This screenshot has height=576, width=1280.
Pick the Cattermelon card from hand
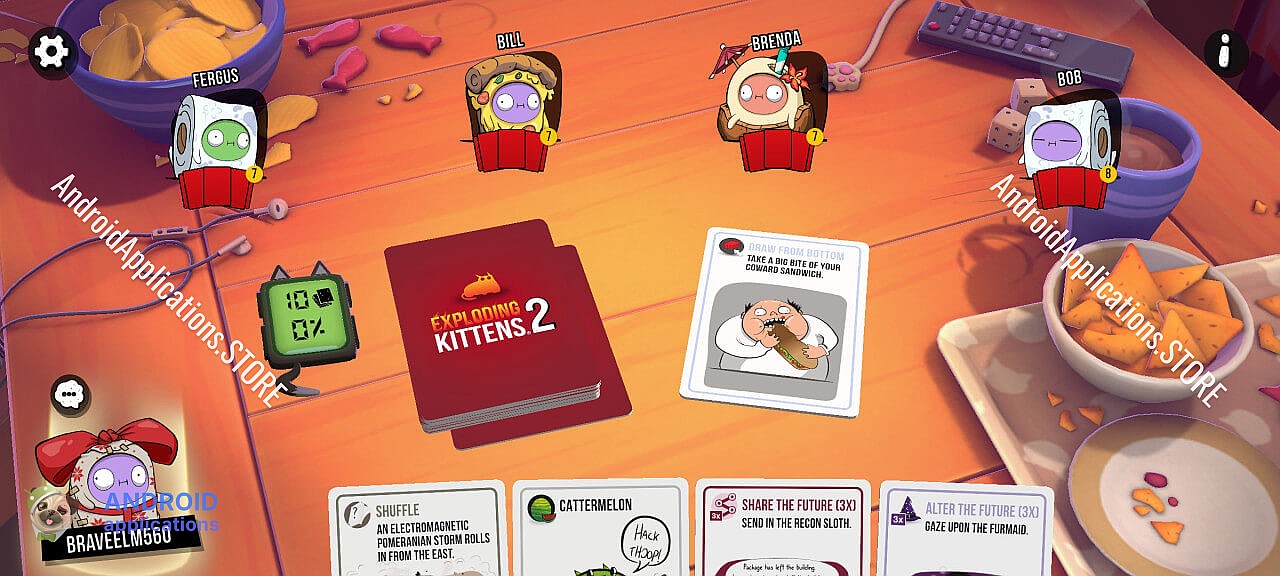601,530
